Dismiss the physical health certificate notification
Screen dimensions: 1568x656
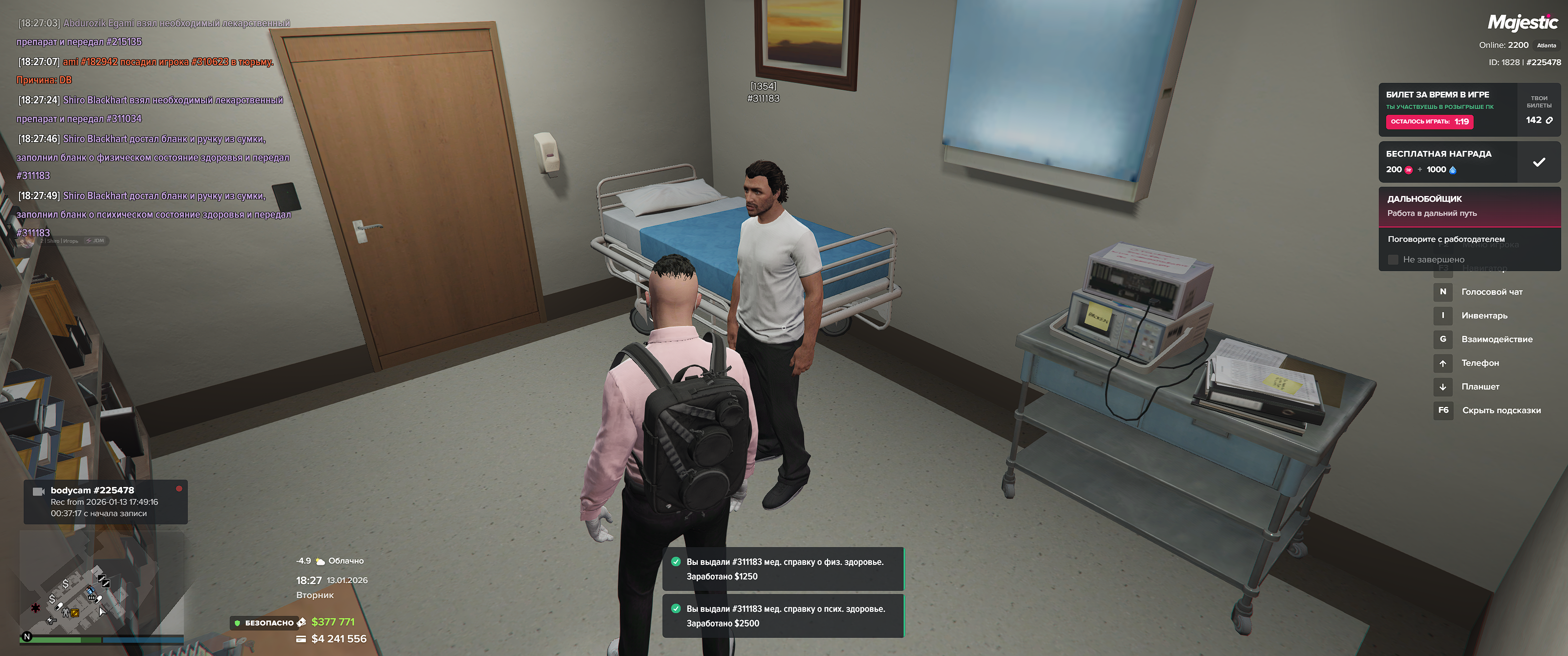point(783,569)
